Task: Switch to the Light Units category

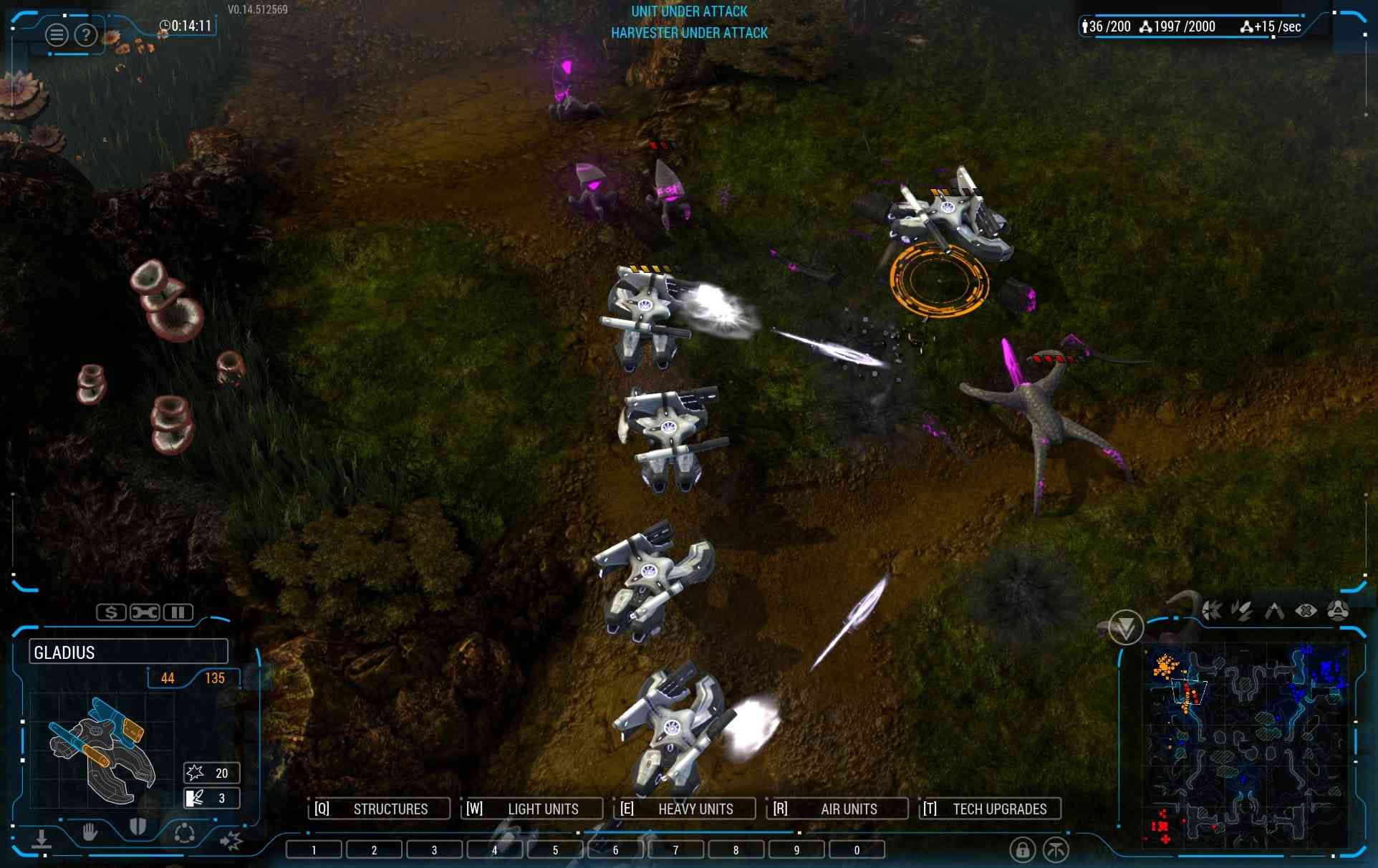Action: 531,809
